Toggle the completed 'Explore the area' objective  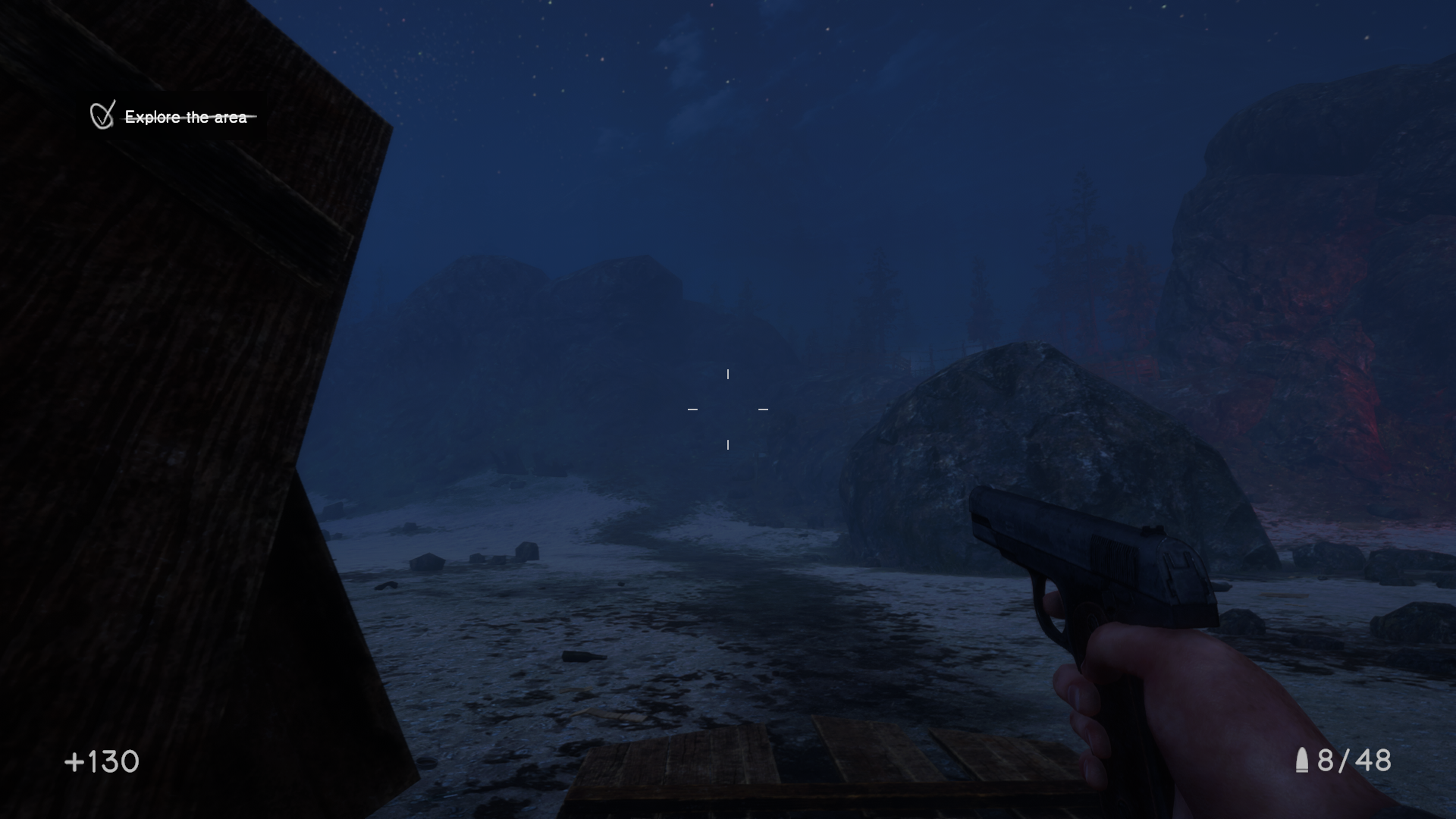188,117
